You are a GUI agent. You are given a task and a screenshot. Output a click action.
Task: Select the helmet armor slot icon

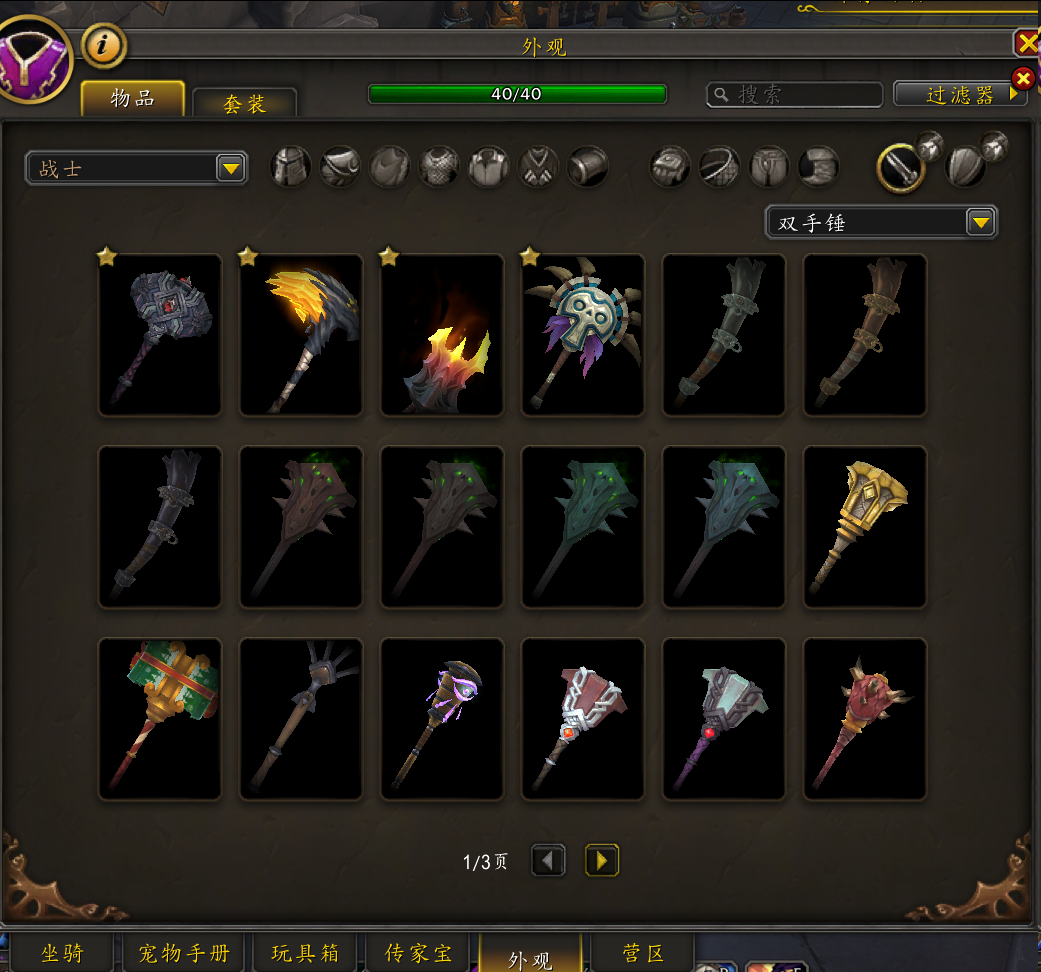pyautogui.click(x=291, y=166)
